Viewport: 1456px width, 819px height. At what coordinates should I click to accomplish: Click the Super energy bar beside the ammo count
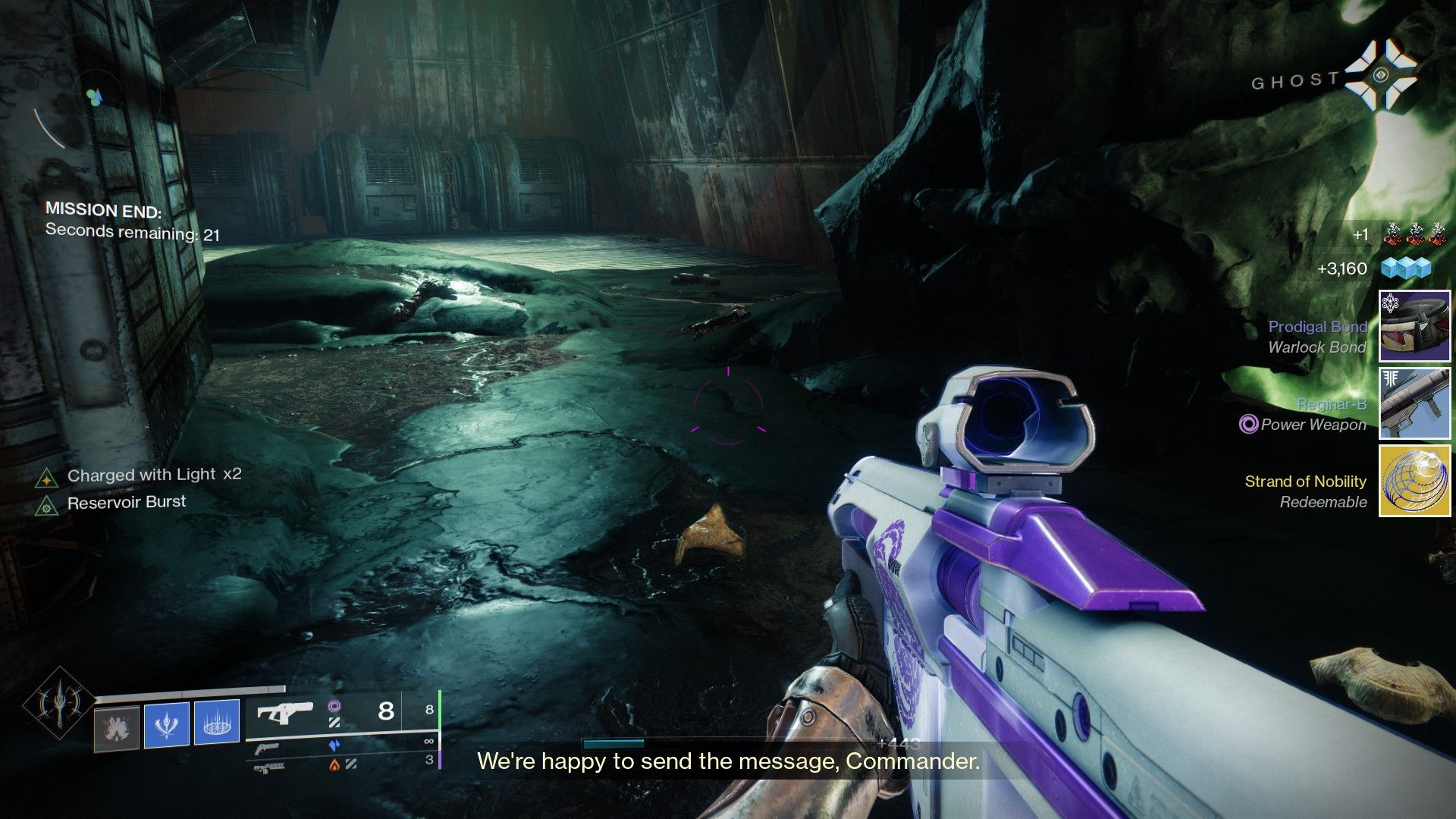pyautogui.click(x=440, y=709)
